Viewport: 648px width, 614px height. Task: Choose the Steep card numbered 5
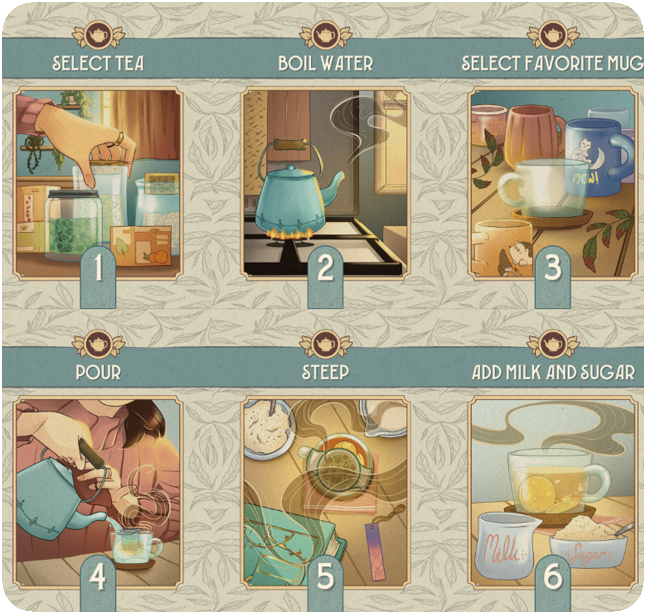coord(325,490)
